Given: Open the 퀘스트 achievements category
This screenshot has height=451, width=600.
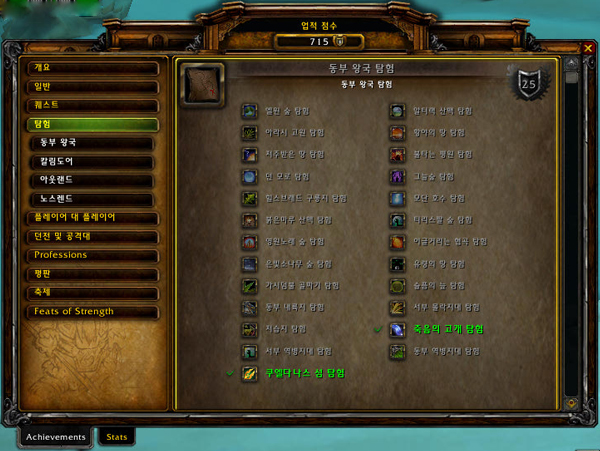Looking at the screenshot, I should coord(92,105).
